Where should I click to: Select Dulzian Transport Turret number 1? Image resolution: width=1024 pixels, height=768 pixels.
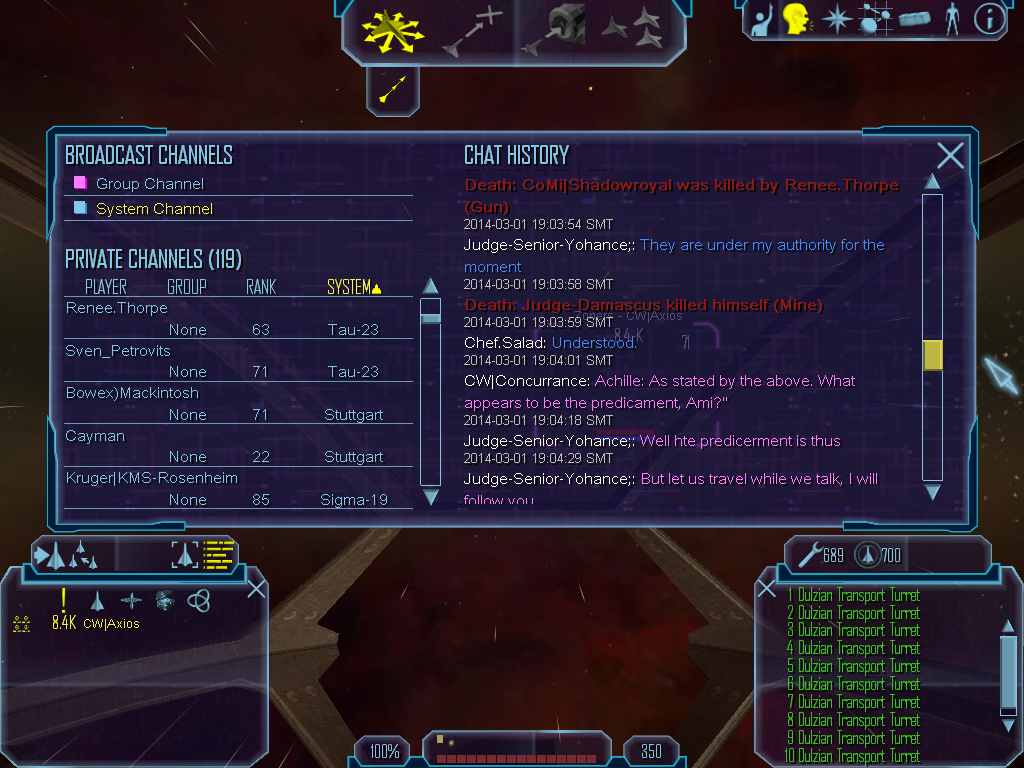(x=853, y=596)
